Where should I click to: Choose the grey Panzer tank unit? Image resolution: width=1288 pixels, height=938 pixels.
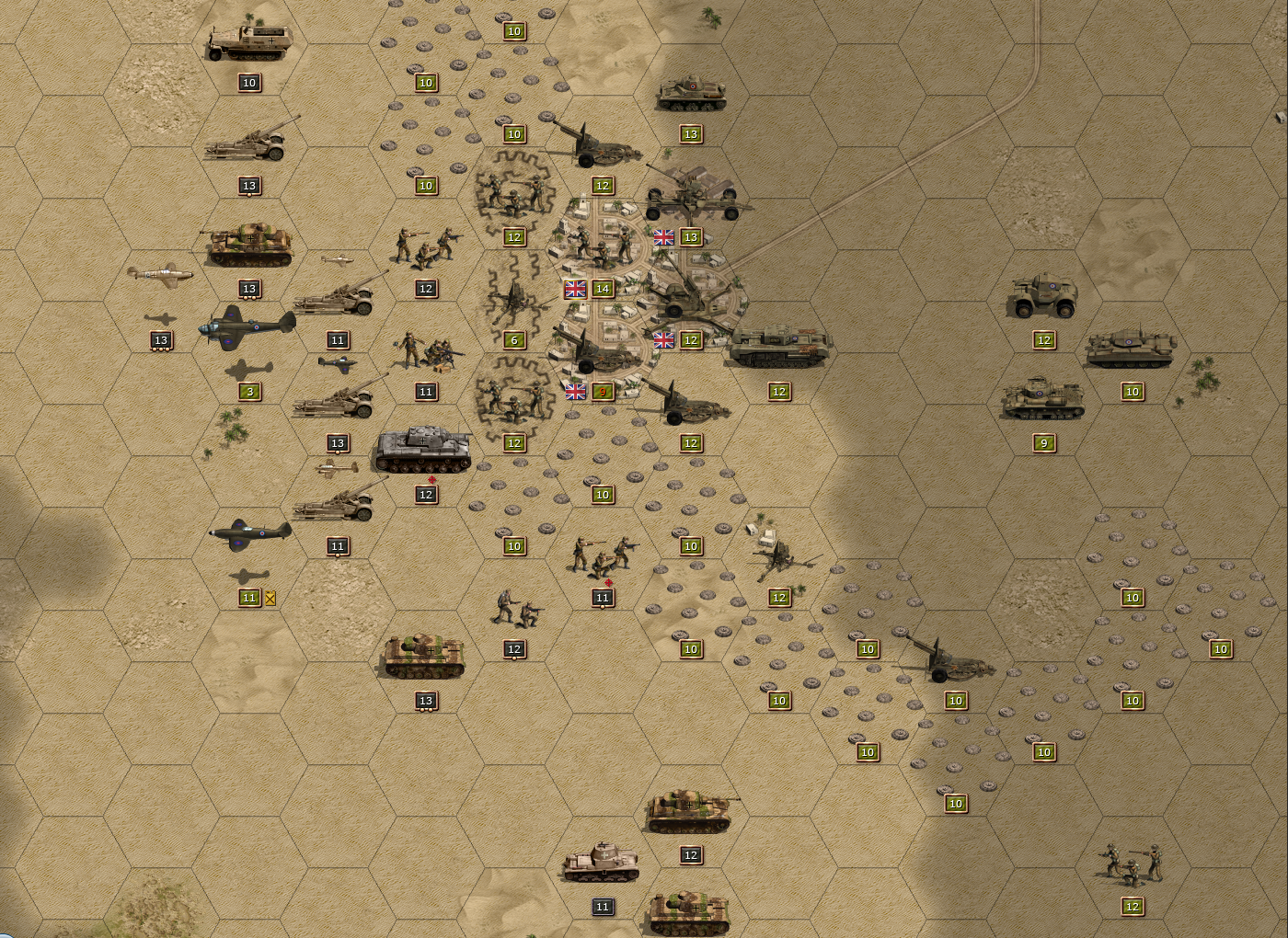coord(423,450)
